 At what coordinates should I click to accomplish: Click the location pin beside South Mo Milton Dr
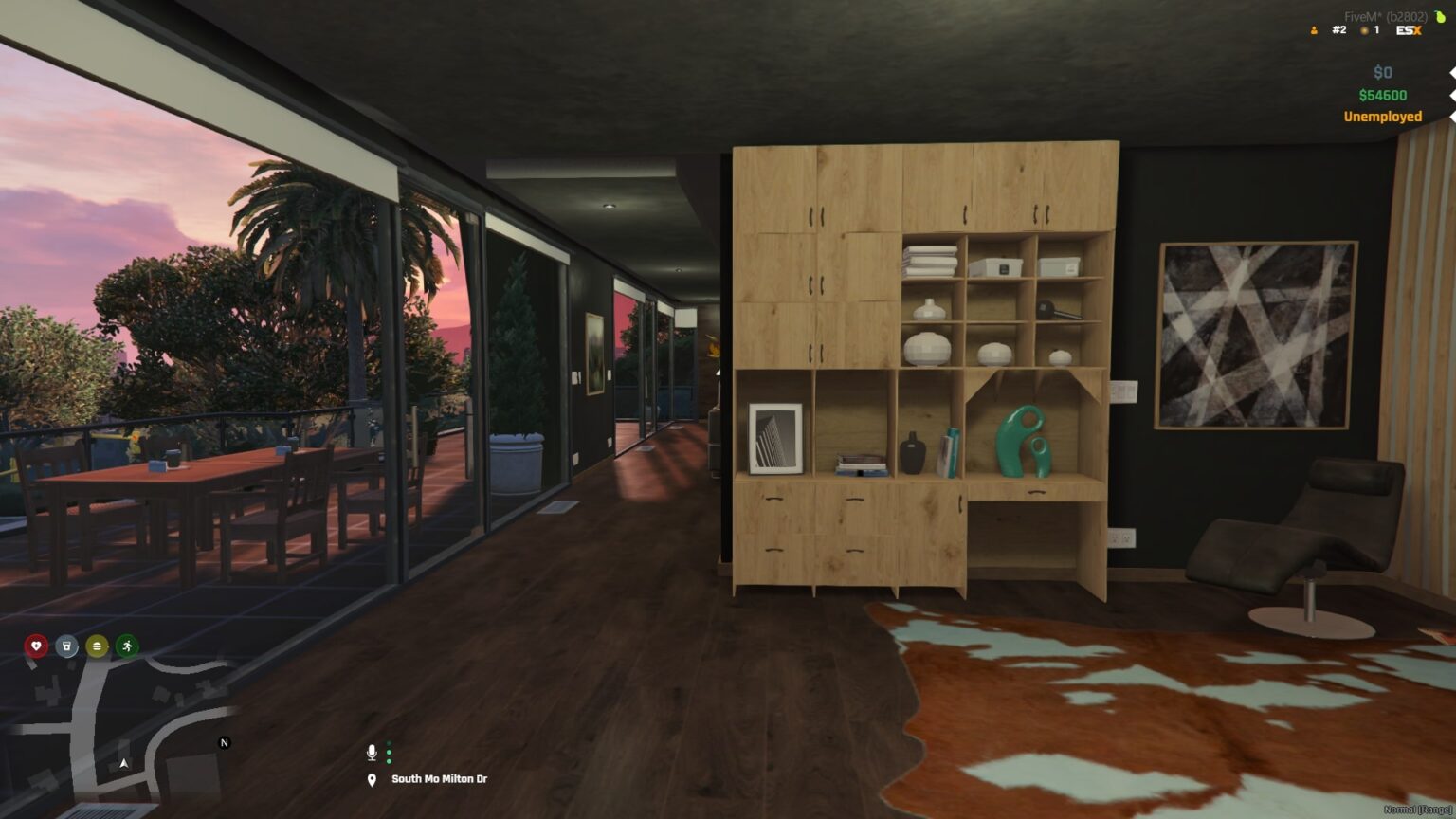[x=371, y=779]
